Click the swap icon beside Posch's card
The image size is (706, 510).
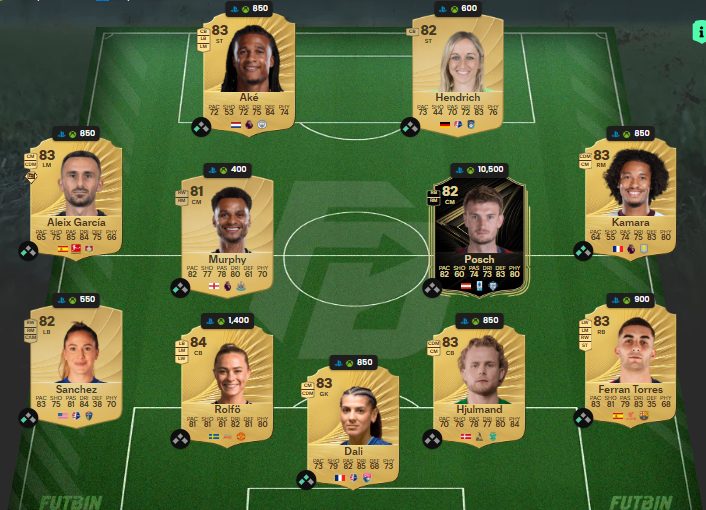pos(432,288)
